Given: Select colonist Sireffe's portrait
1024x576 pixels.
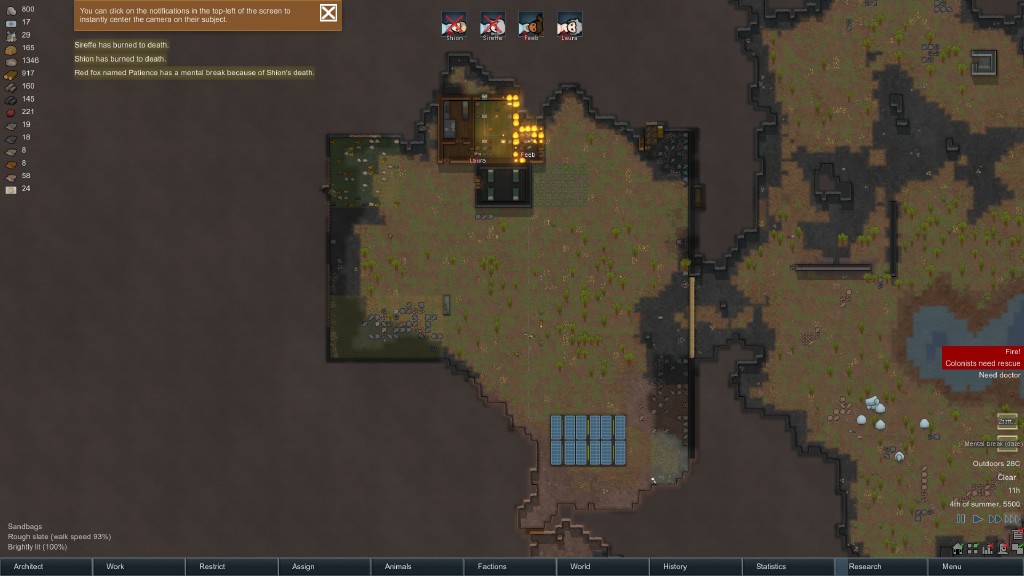Looking at the screenshot, I should 493,24.
